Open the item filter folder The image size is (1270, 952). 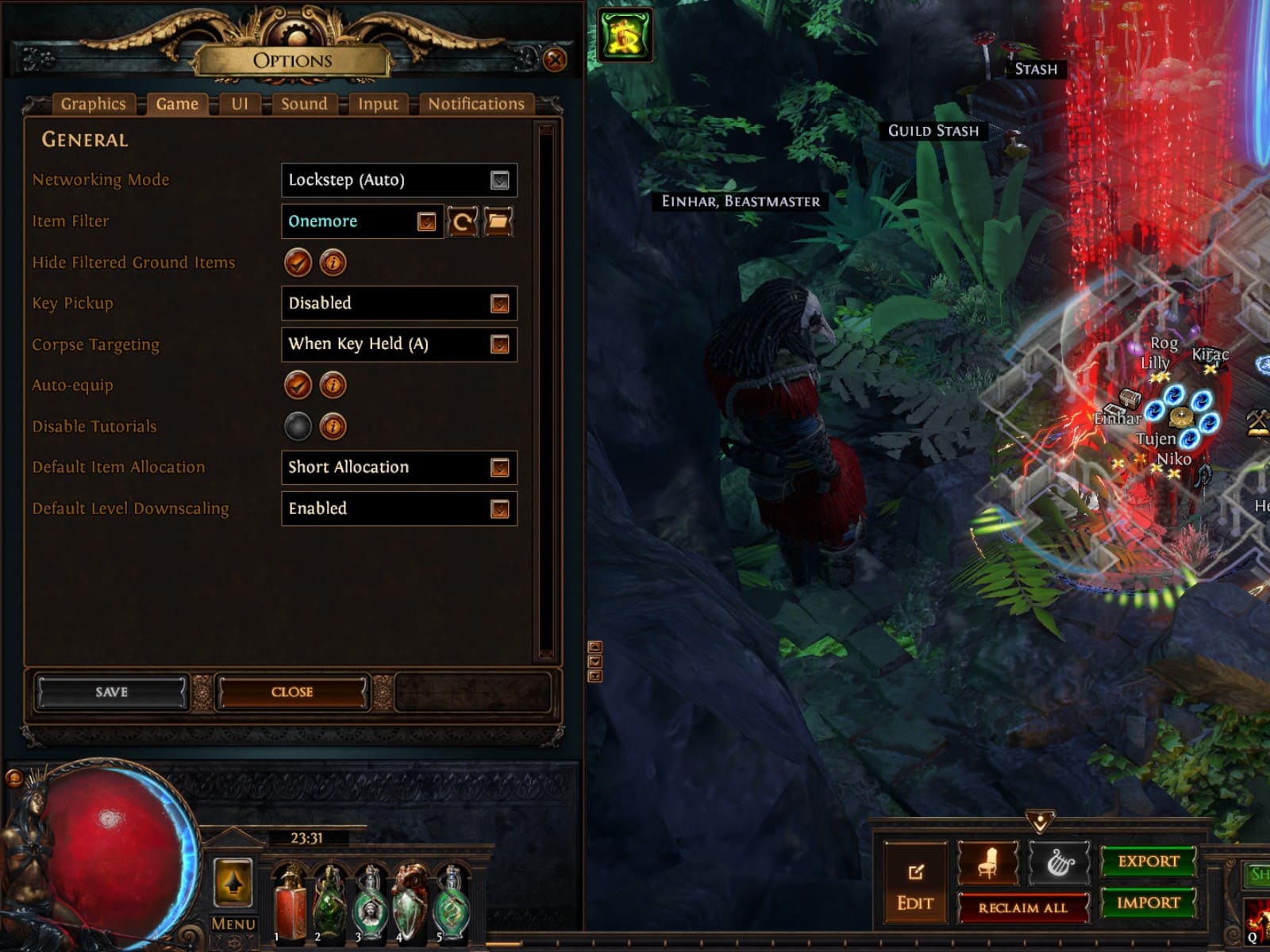[498, 222]
